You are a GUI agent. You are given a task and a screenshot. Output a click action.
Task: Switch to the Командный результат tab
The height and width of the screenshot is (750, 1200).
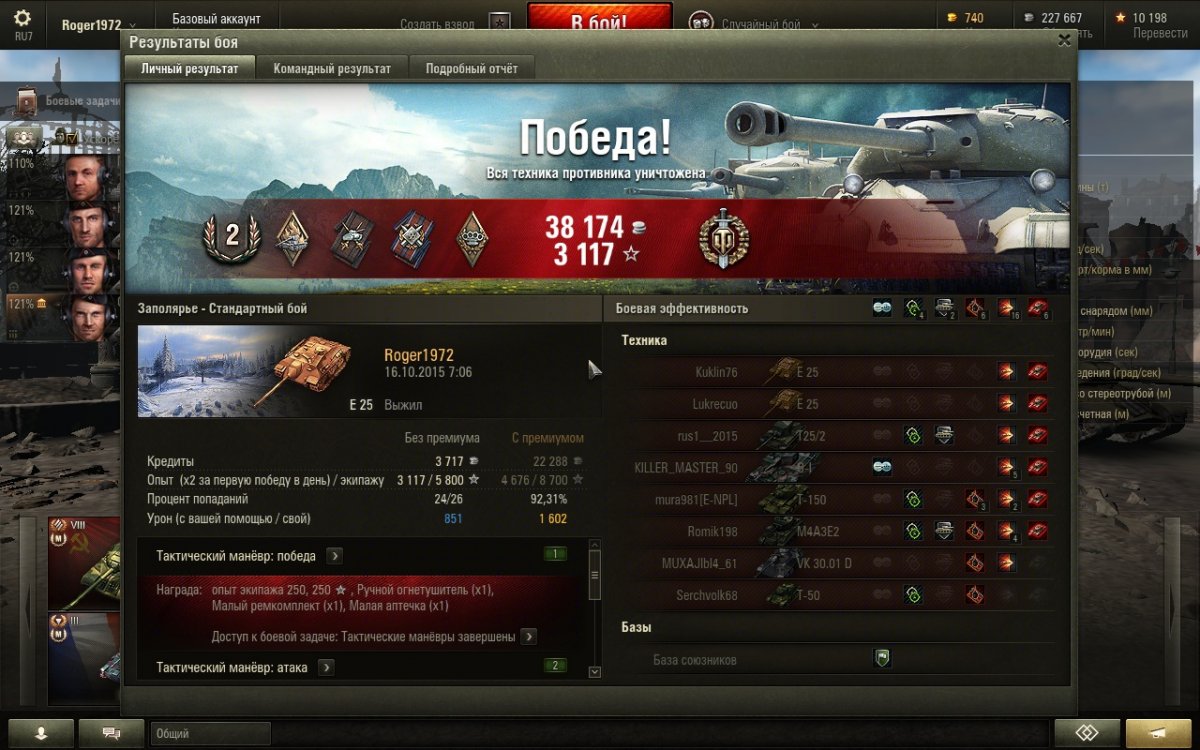tap(332, 69)
